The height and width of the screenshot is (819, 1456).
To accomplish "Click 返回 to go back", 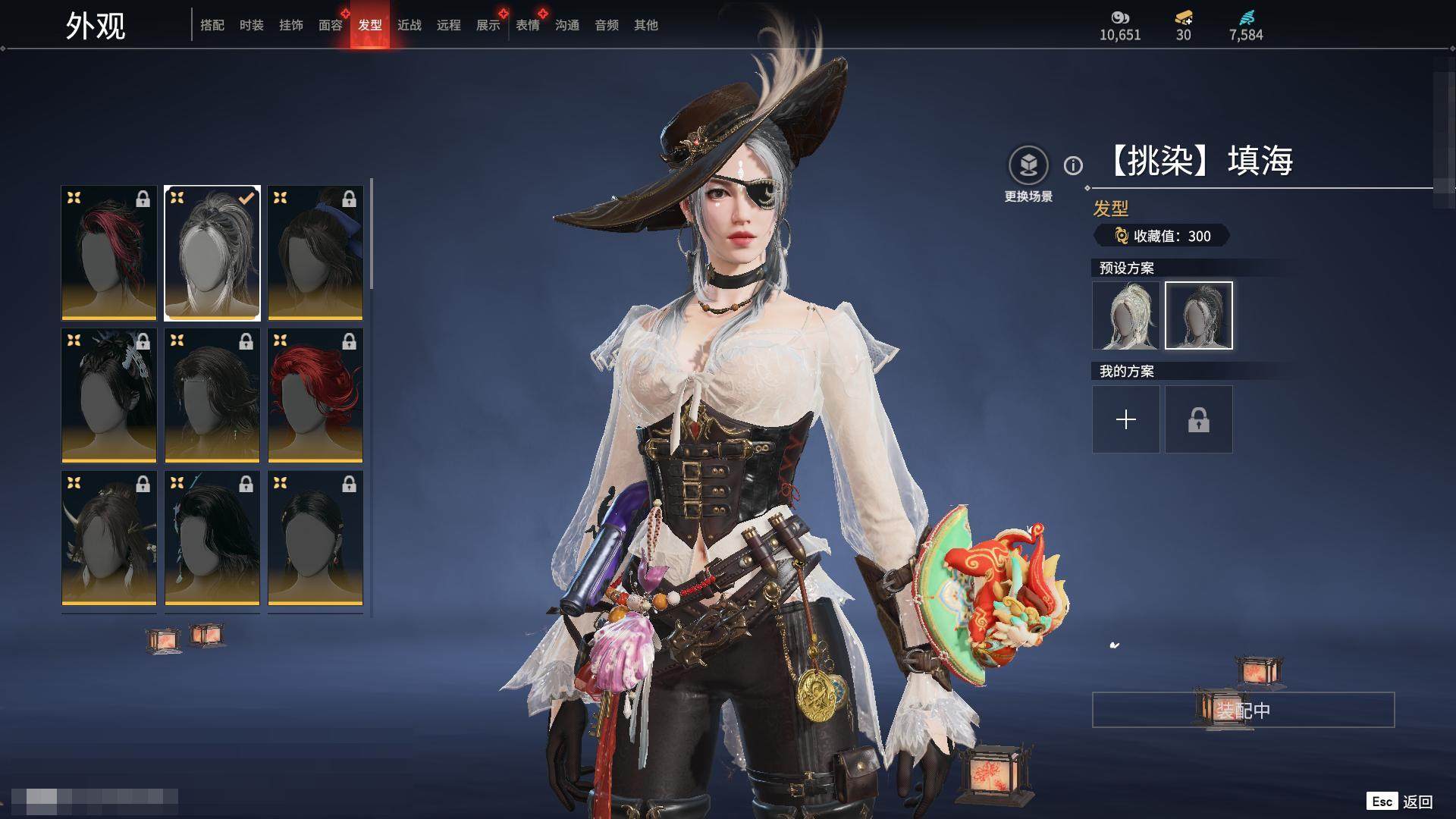I will click(x=1417, y=802).
